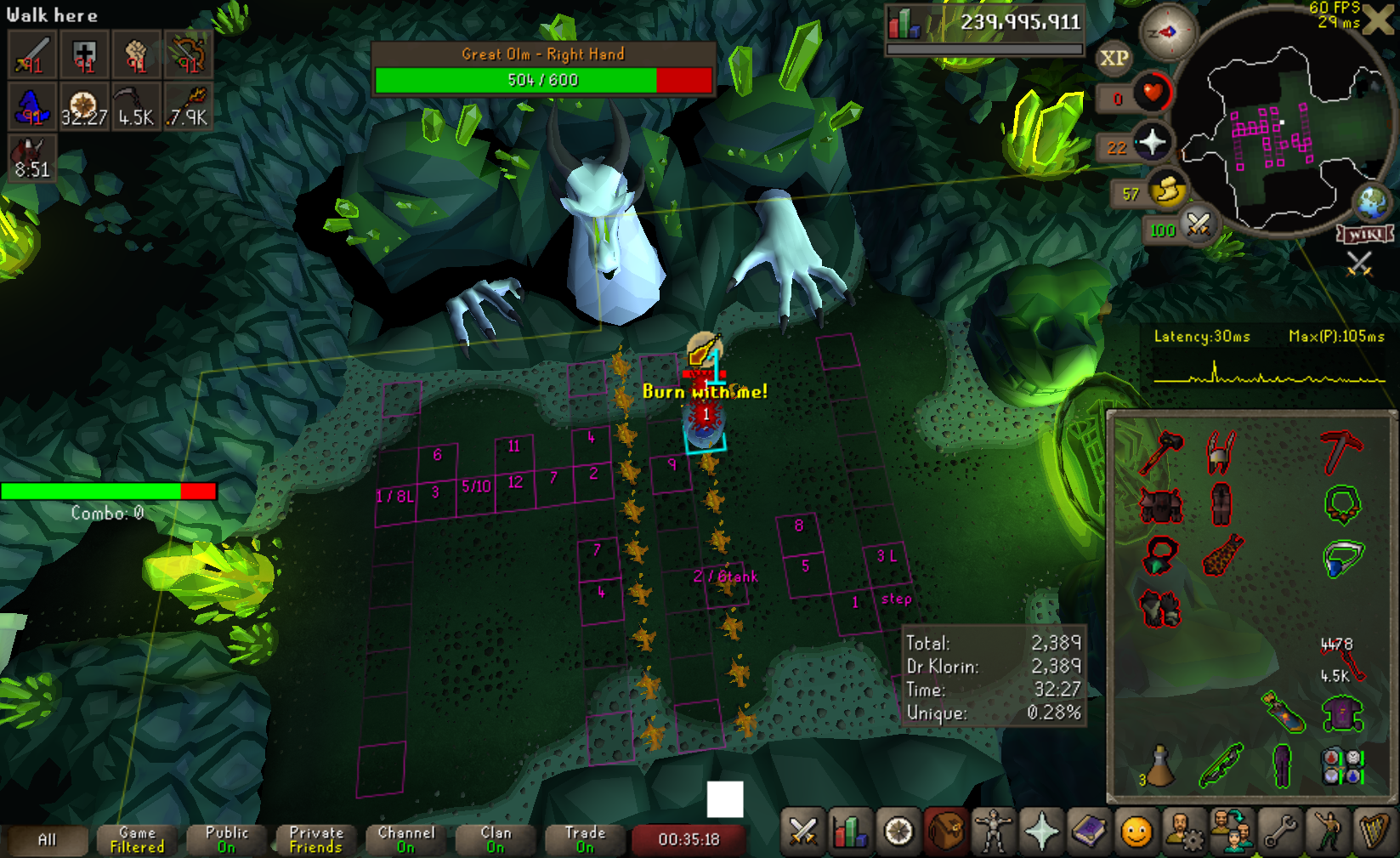Viewport: 1400px width, 858px height.
Task: Click the dragon warhammer inventory slot
Action: pyautogui.click(x=1160, y=450)
